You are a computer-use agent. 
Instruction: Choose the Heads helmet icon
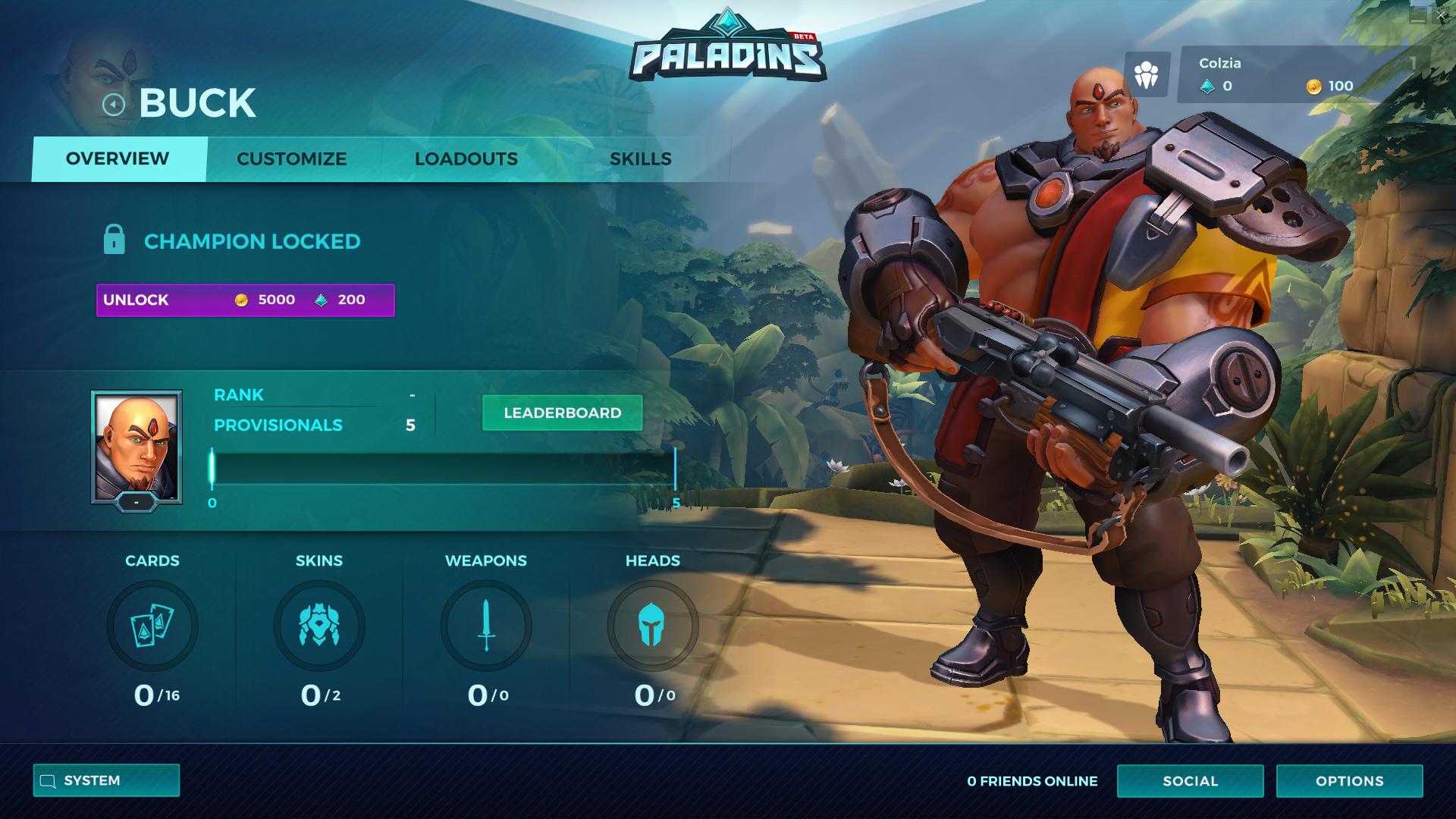click(652, 626)
